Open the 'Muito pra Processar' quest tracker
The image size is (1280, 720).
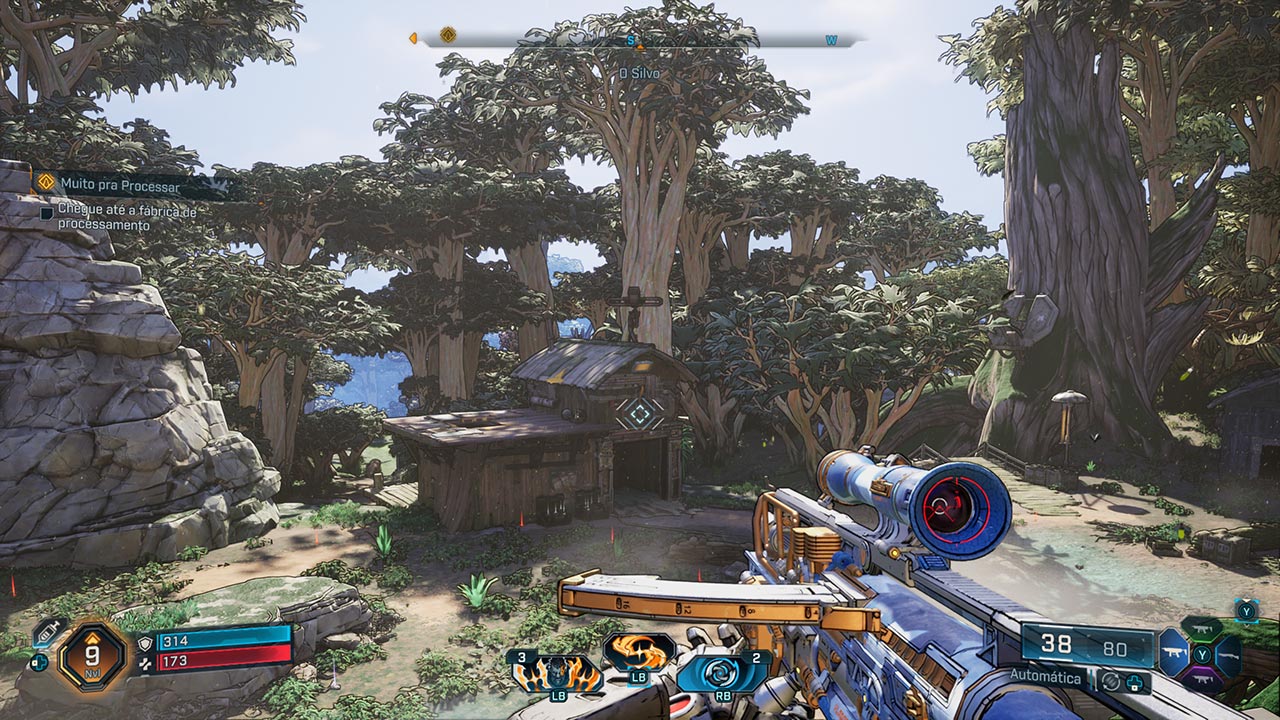point(119,184)
